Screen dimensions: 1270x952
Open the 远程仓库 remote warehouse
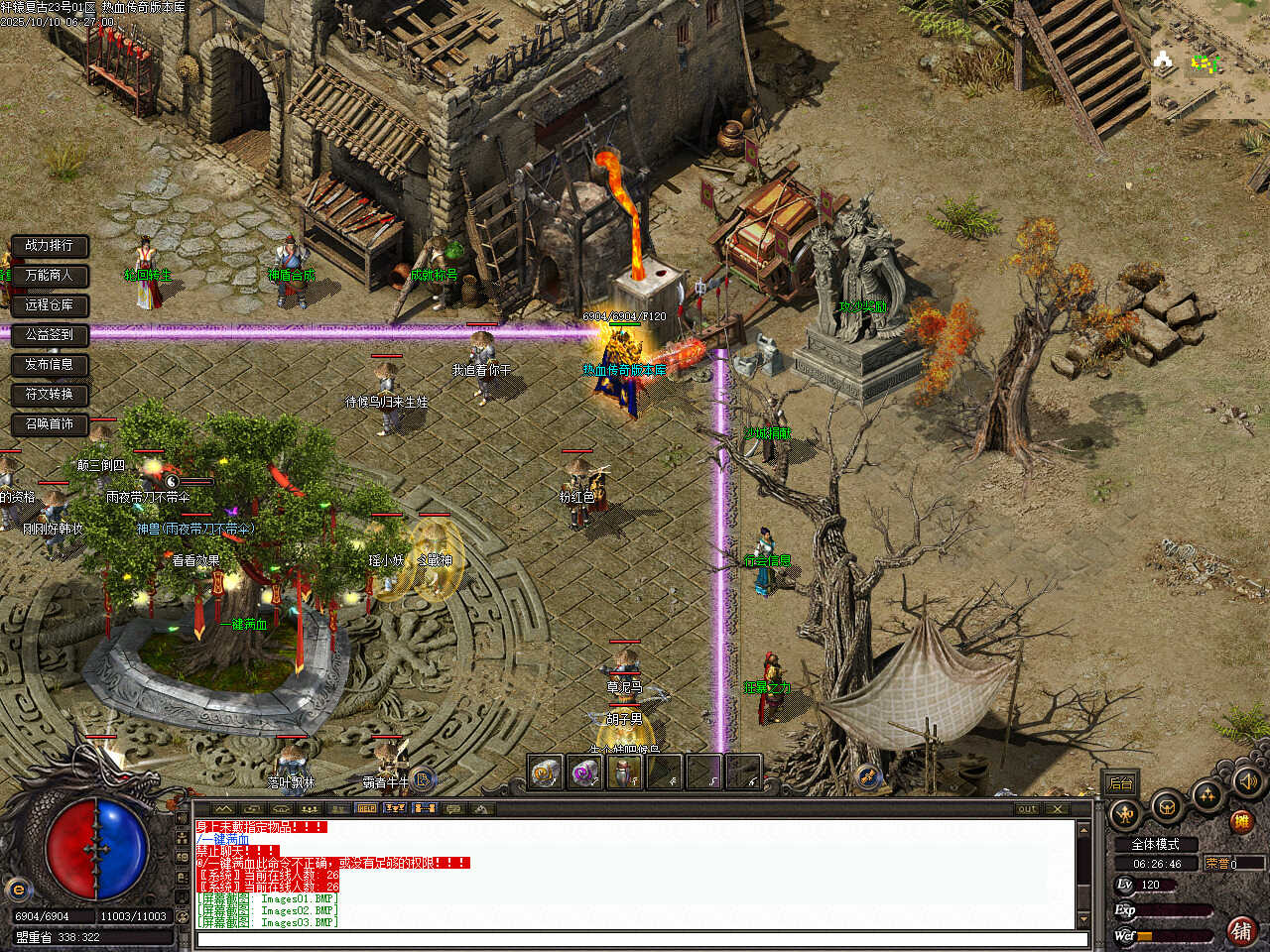pyautogui.click(x=49, y=304)
